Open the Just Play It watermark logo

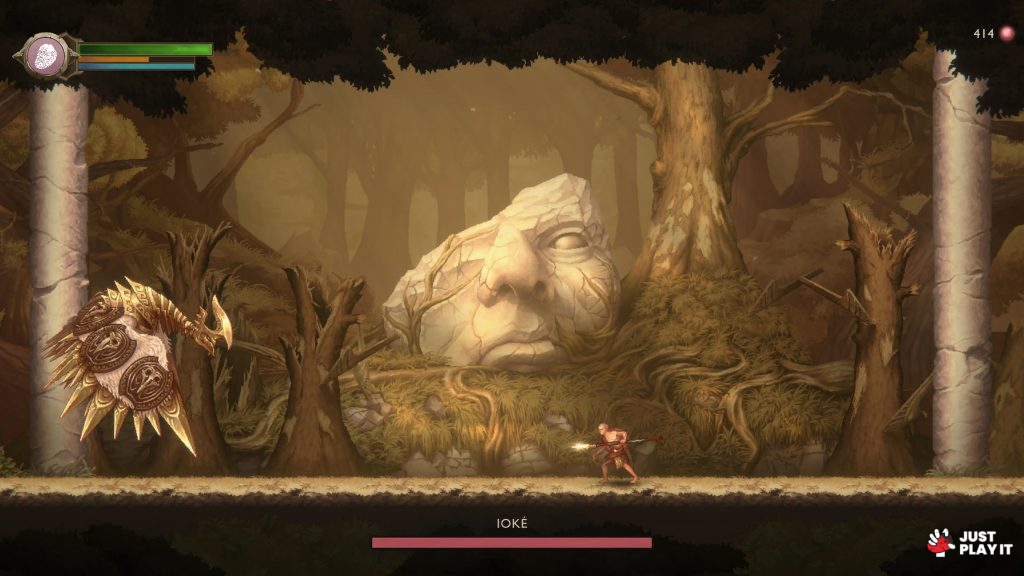970,542
